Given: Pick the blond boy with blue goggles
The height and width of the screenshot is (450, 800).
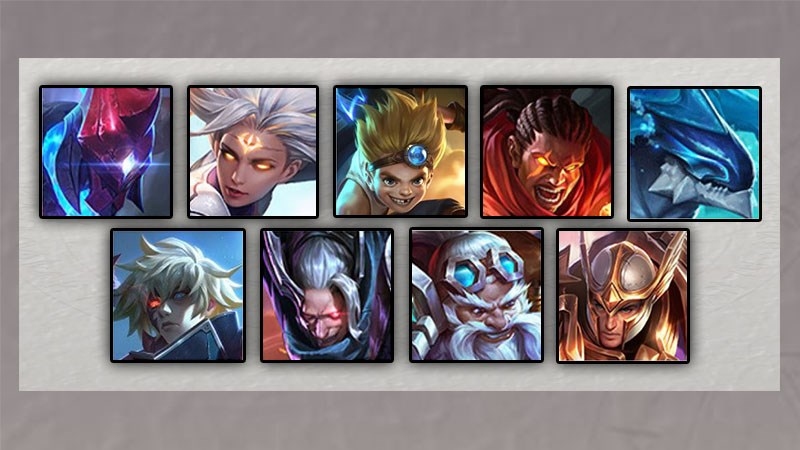Looking at the screenshot, I should click(x=400, y=152).
